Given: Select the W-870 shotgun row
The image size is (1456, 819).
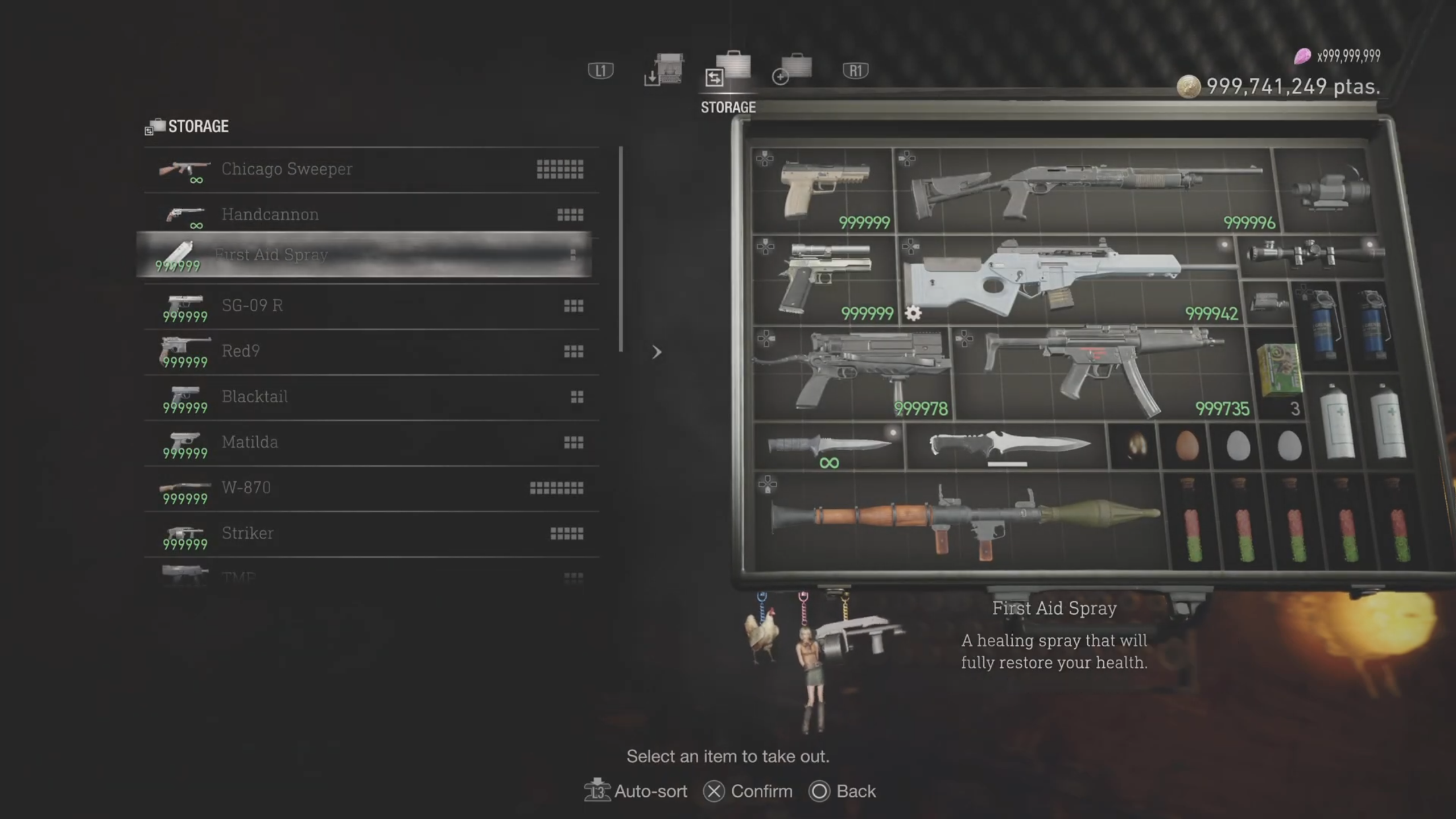Looking at the screenshot, I should pos(371,488).
